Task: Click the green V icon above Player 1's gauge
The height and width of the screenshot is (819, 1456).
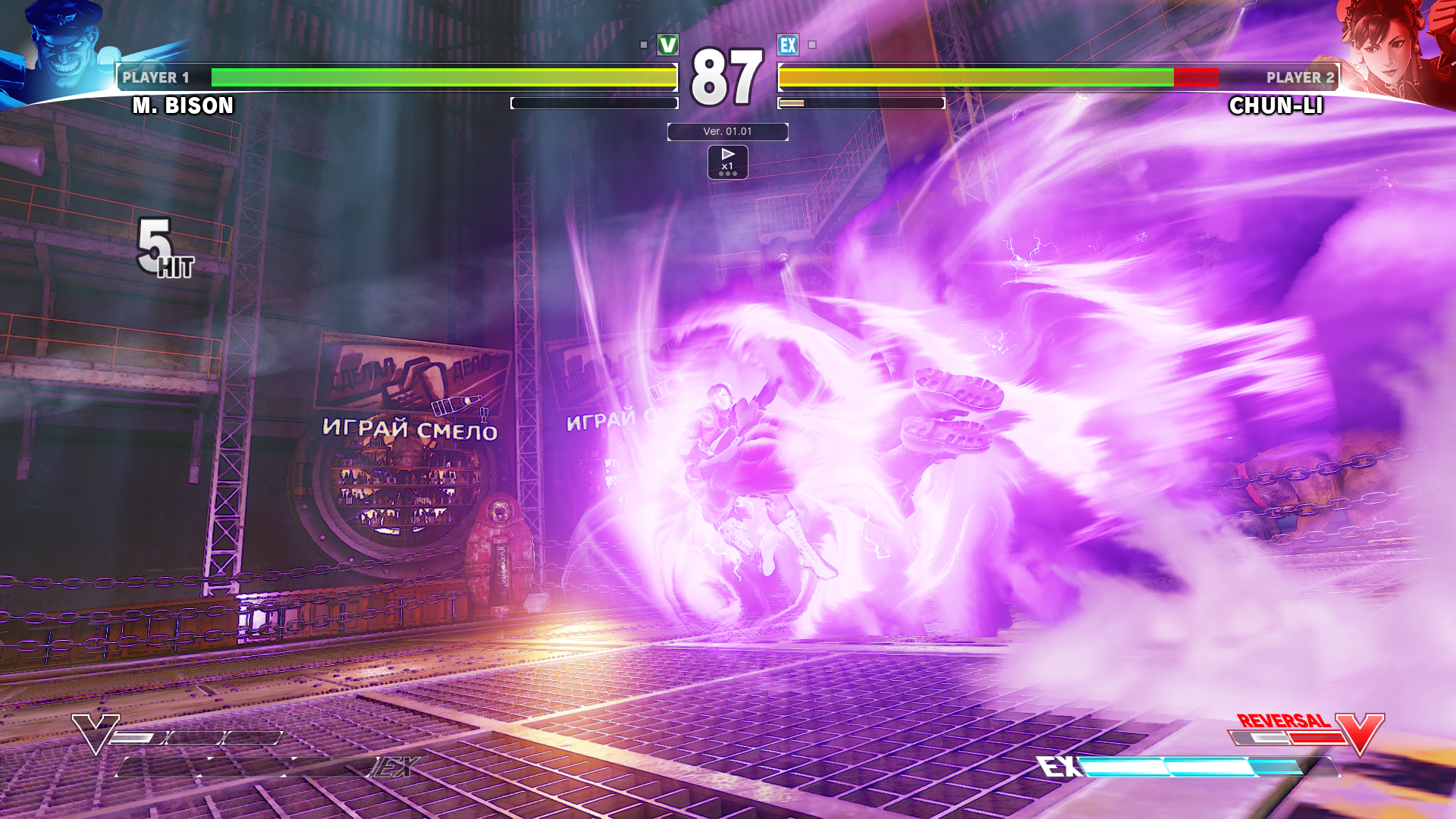Action: pyautogui.click(x=666, y=45)
